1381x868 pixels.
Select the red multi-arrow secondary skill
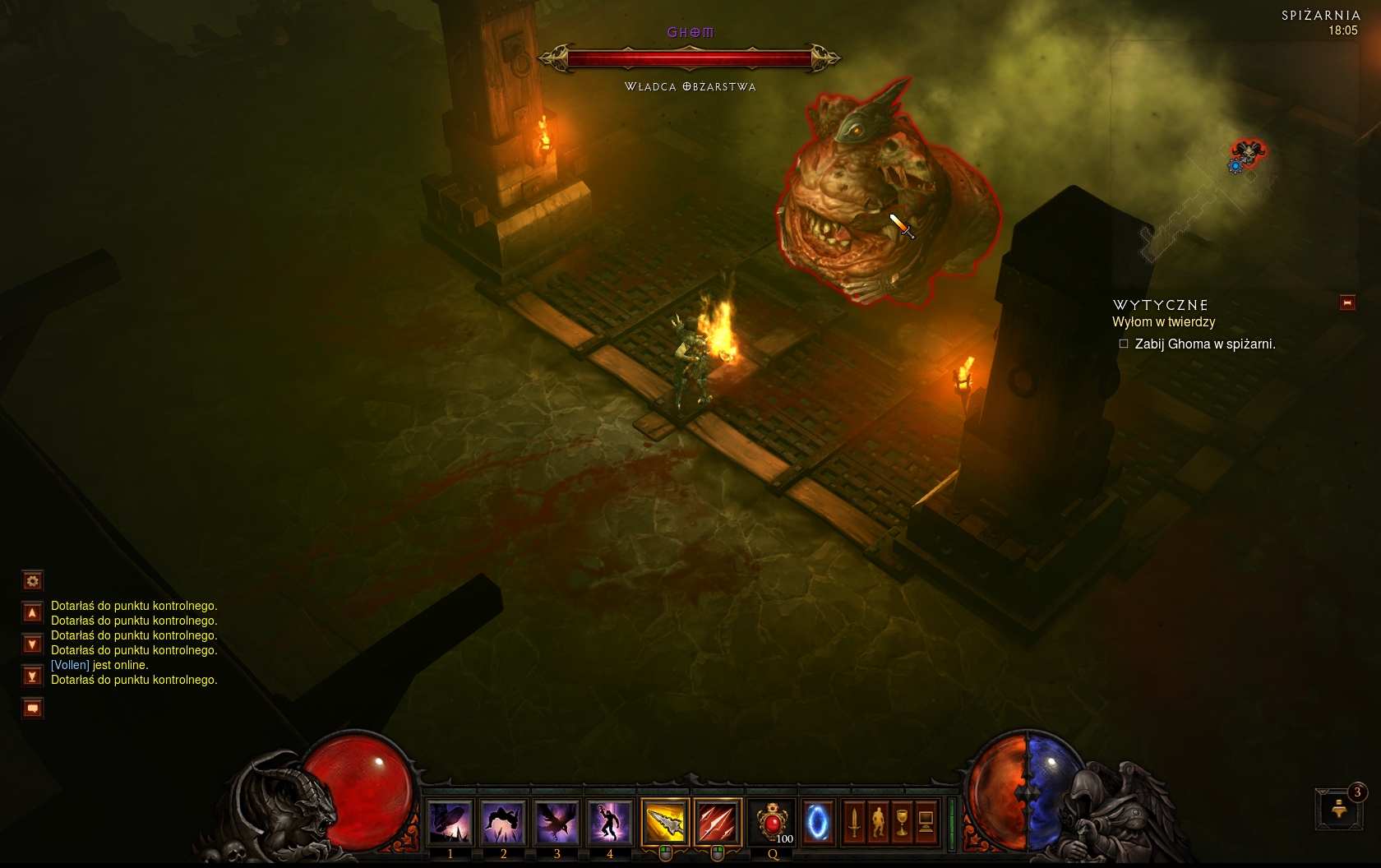coord(718,822)
